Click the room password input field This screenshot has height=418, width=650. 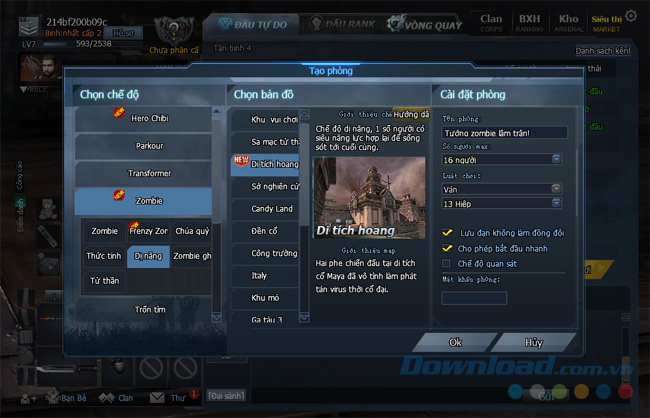[474, 297]
